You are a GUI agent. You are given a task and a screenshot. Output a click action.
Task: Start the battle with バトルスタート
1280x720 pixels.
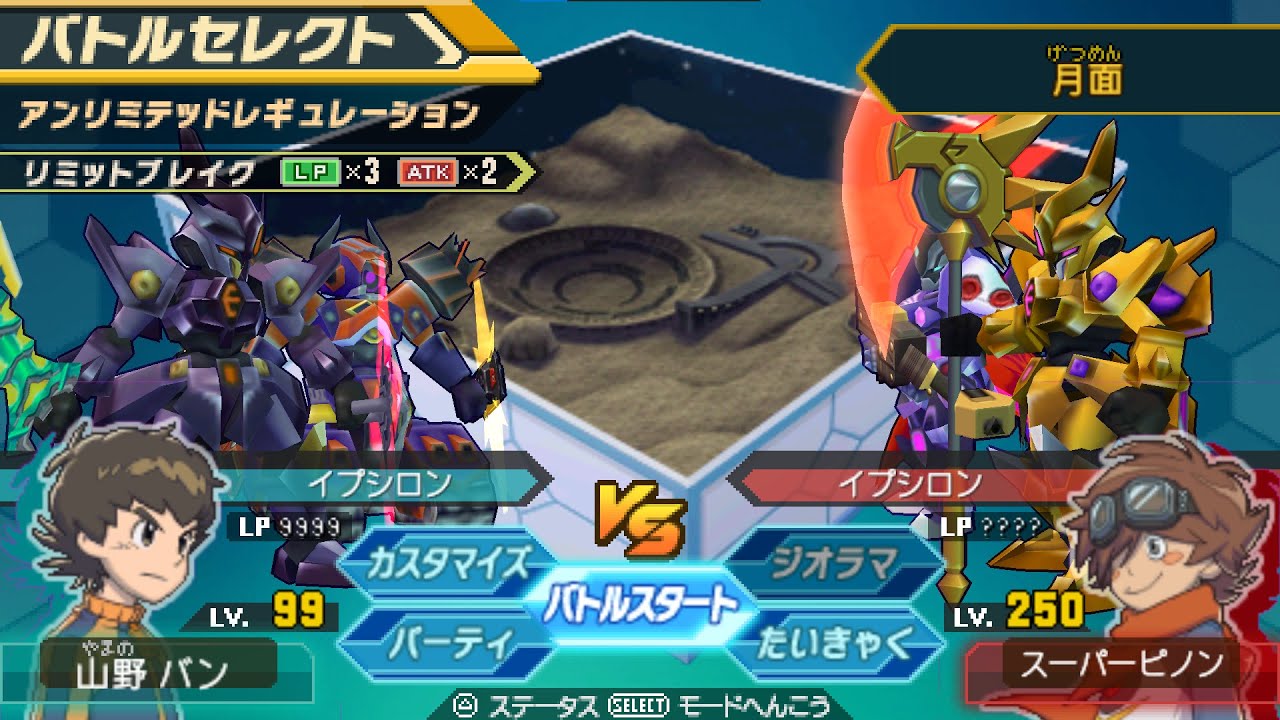[640, 605]
